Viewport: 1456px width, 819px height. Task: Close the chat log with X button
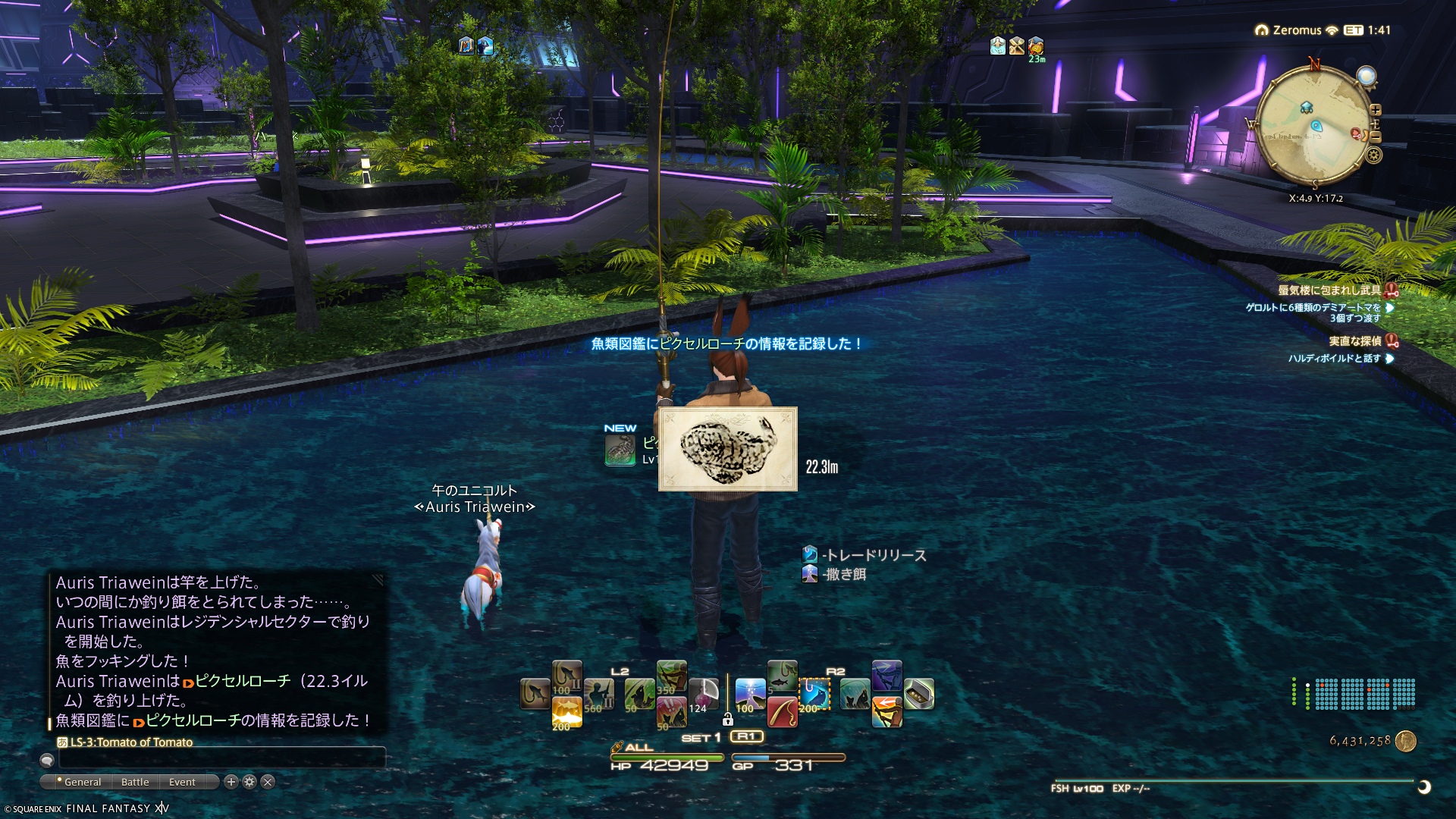click(x=268, y=782)
